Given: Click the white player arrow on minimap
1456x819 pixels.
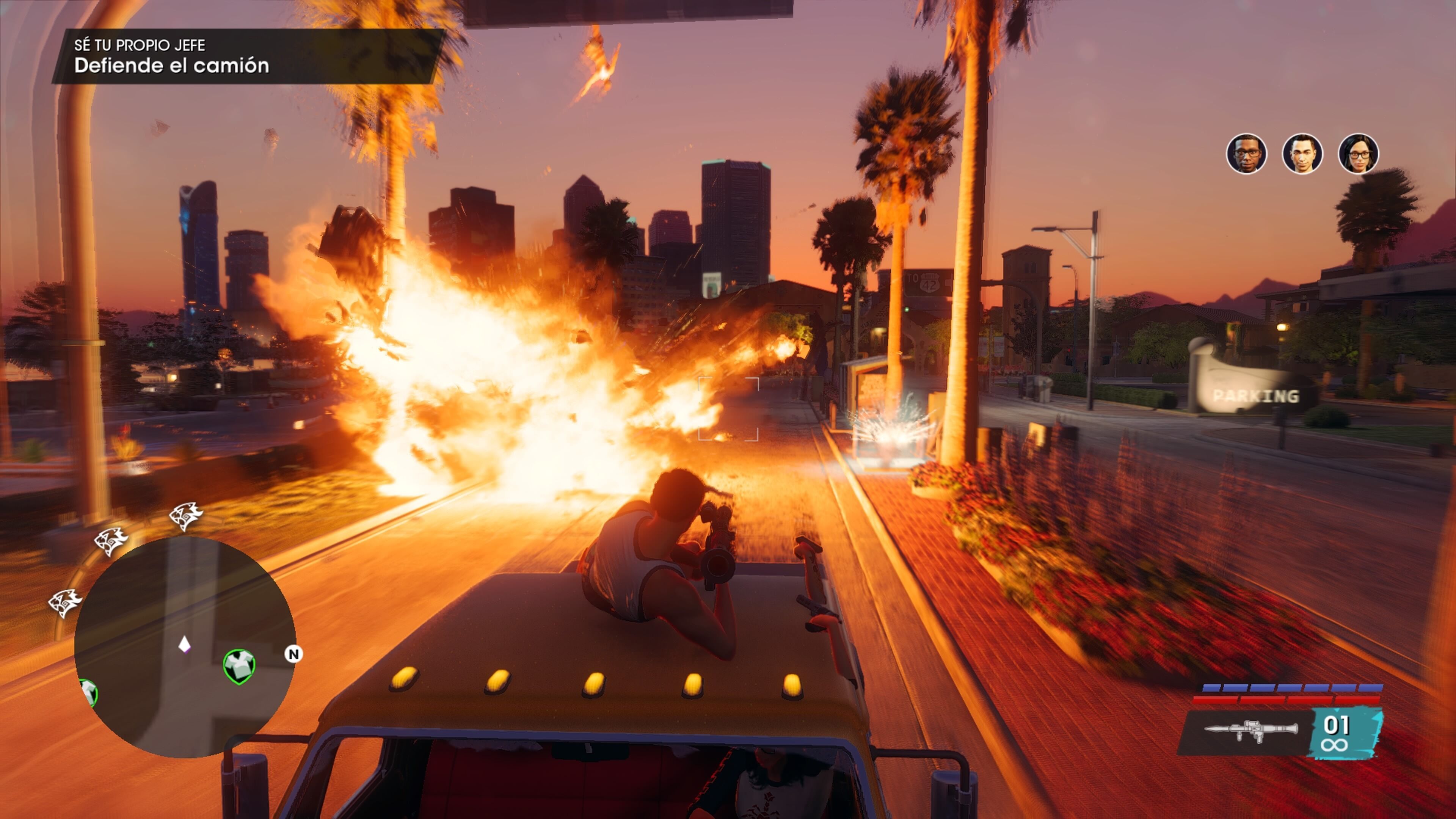Looking at the screenshot, I should (184, 644).
